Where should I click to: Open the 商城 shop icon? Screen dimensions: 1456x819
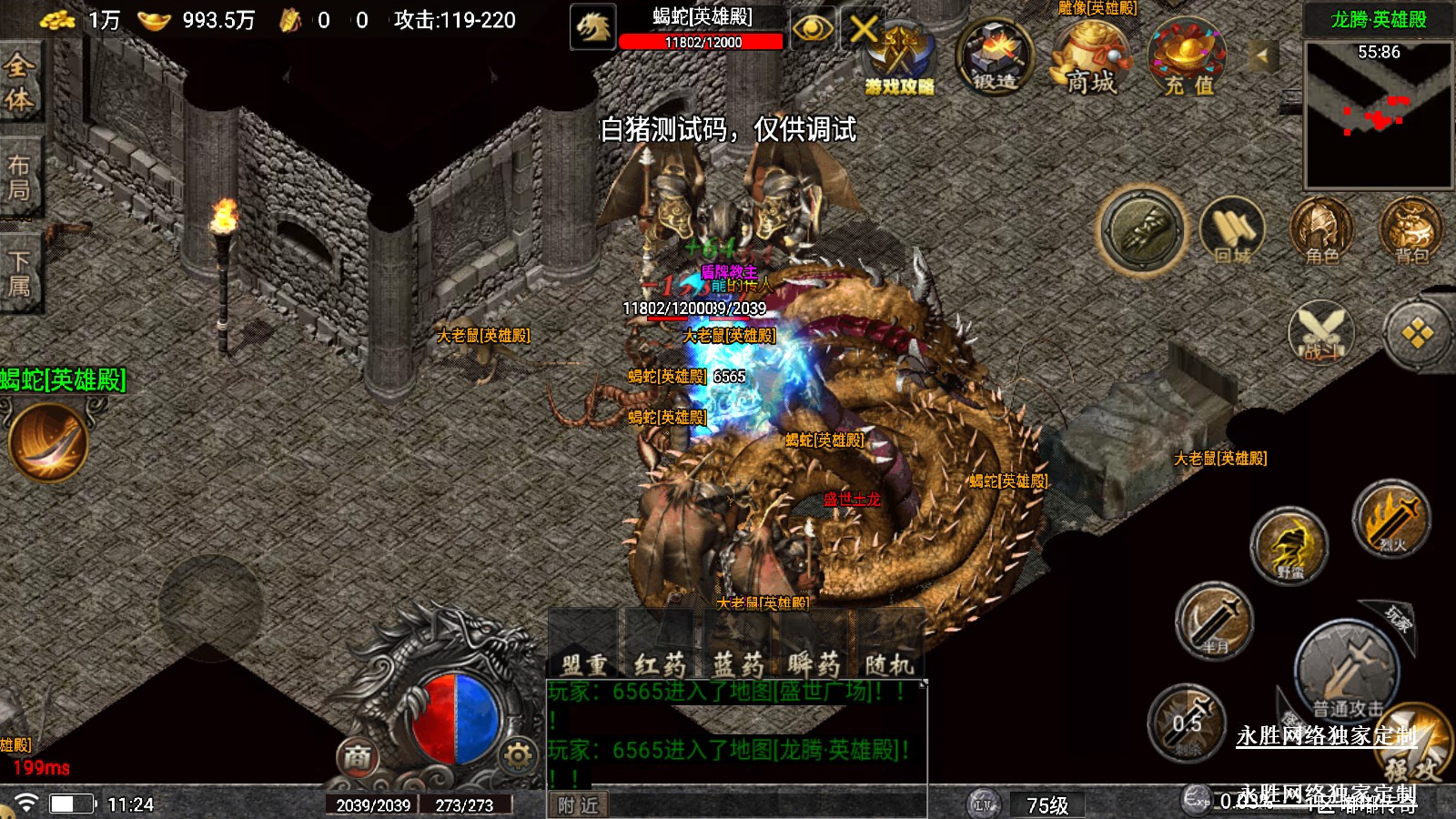[1090, 57]
